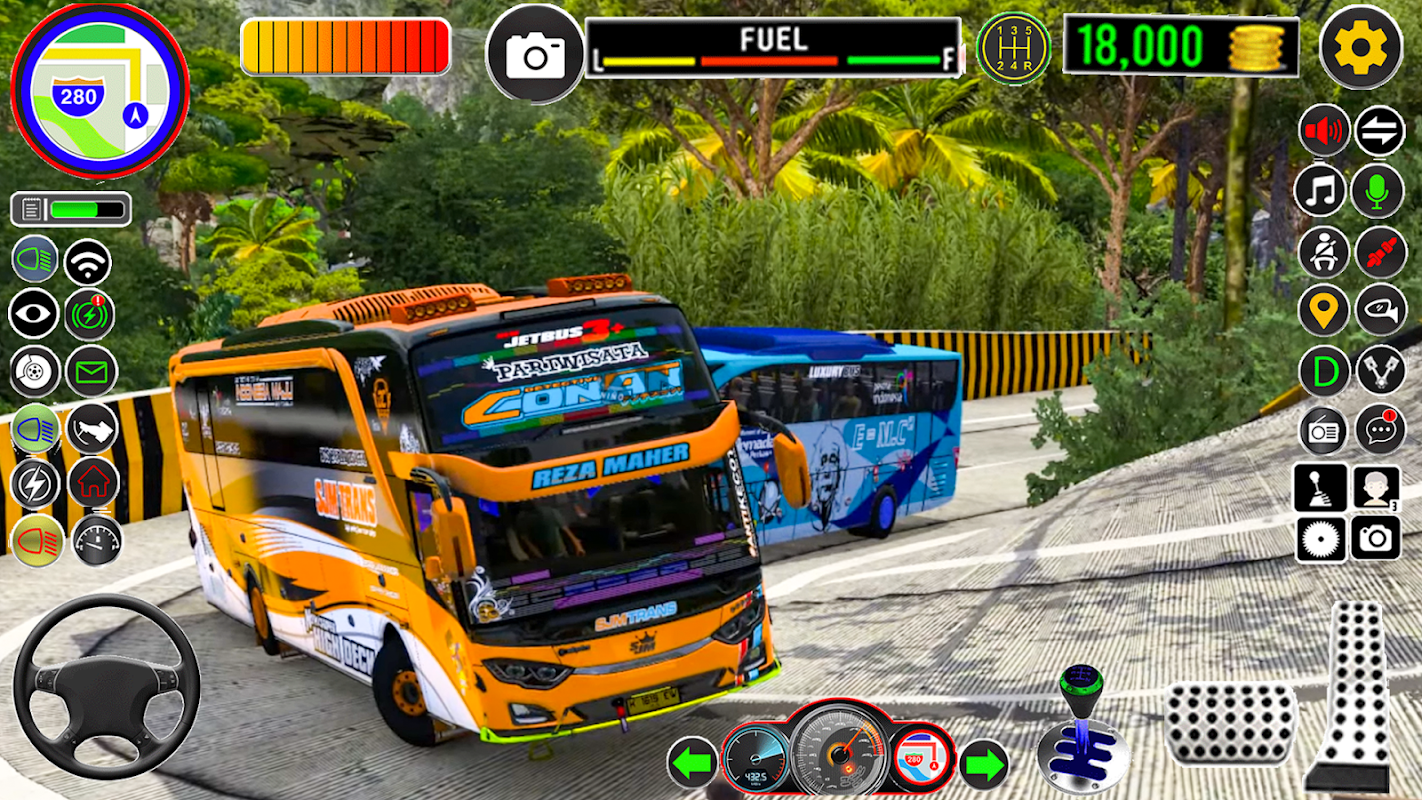Tap the red home icon
1422x800 pixels.
(93, 483)
